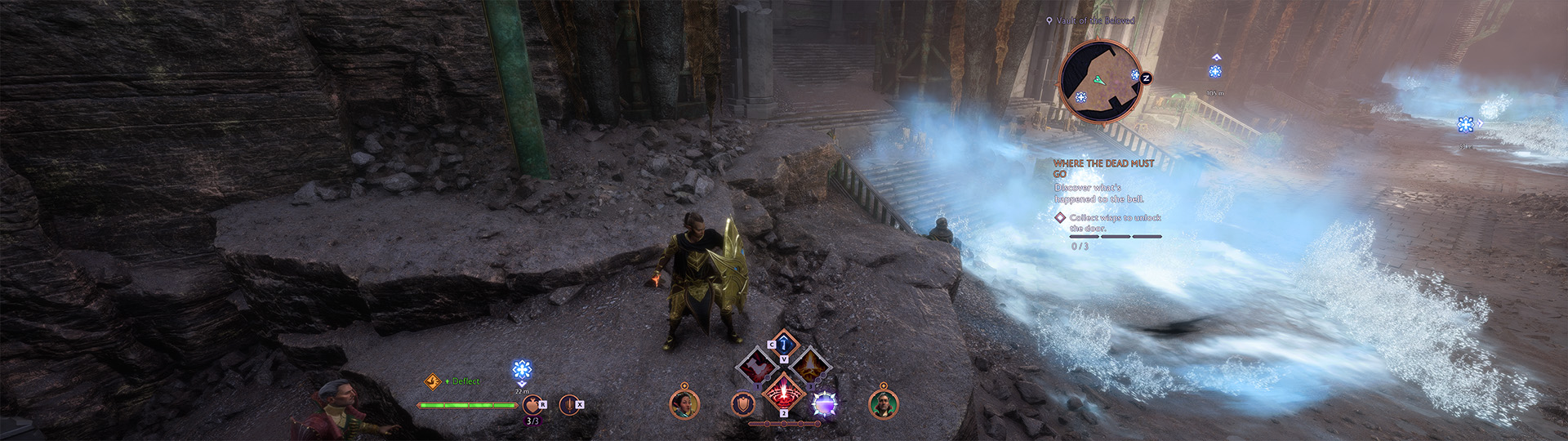Select the healing potion icon
The height and width of the screenshot is (441, 1568).
[532, 404]
